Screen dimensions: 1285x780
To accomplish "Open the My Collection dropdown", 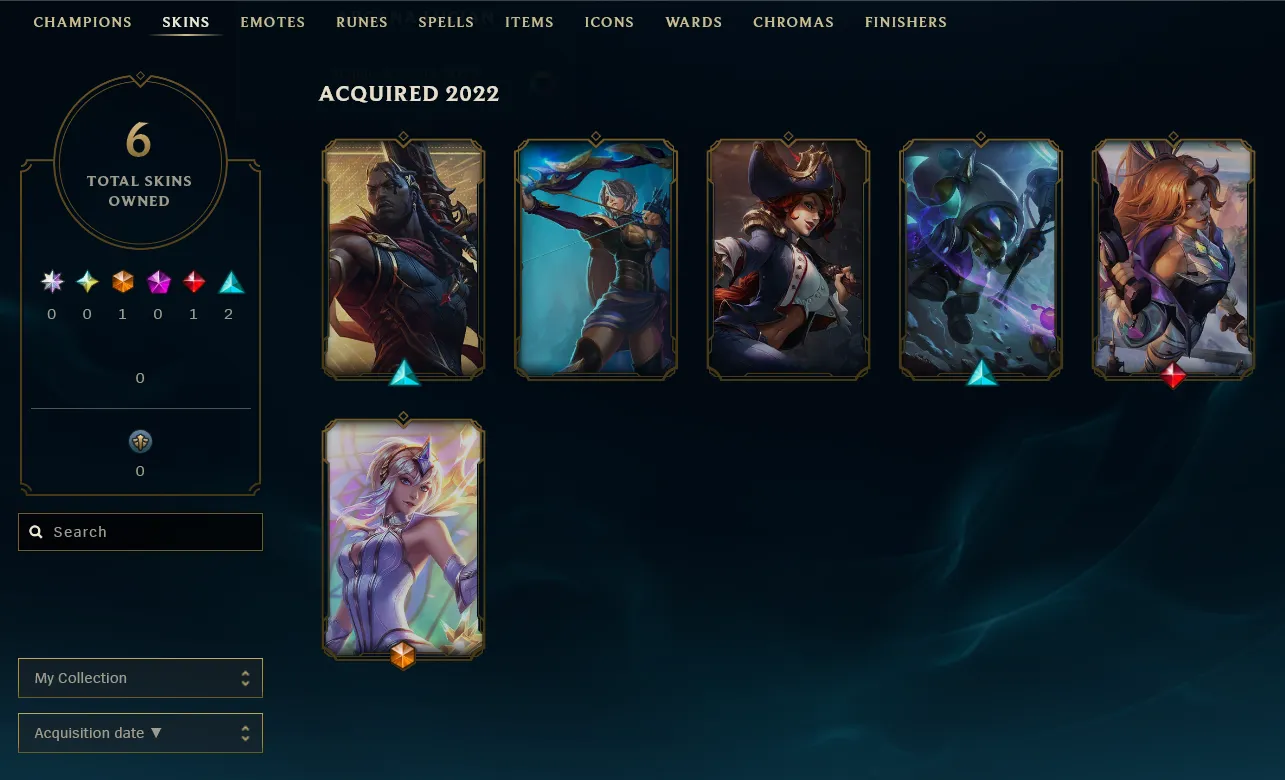I will 140,678.
